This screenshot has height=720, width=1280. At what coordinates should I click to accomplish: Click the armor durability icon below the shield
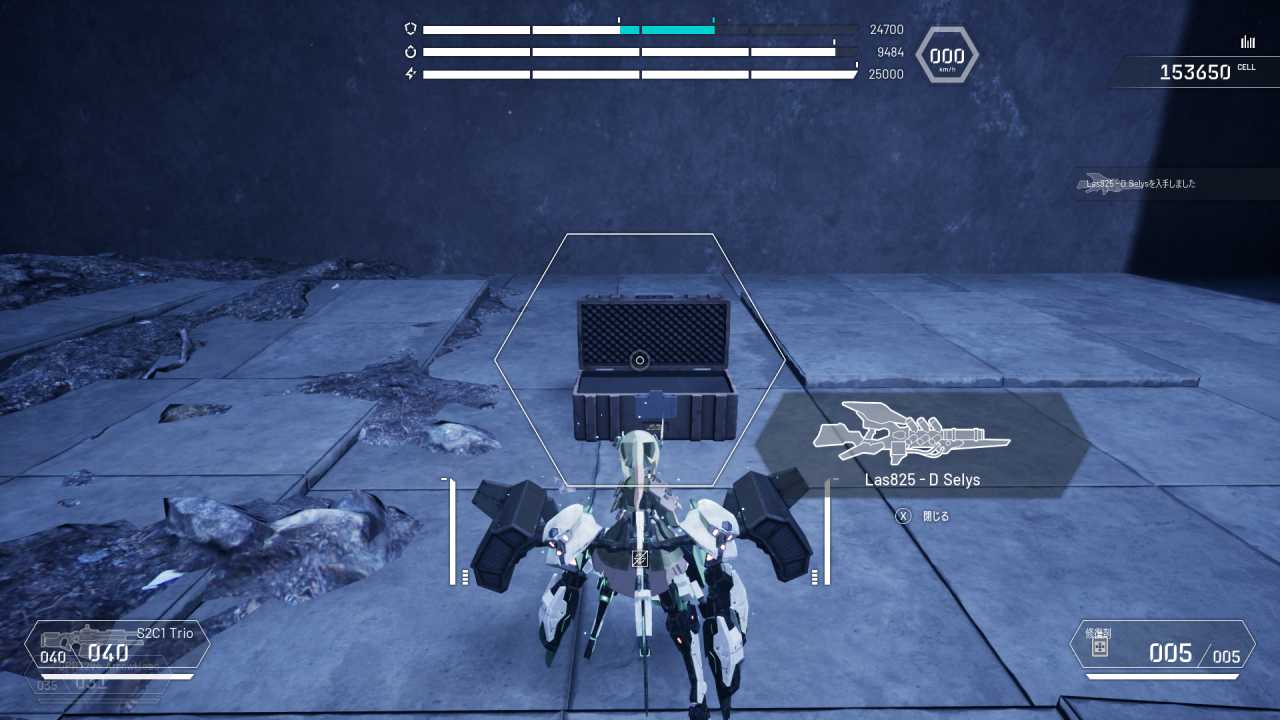click(410, 51)
